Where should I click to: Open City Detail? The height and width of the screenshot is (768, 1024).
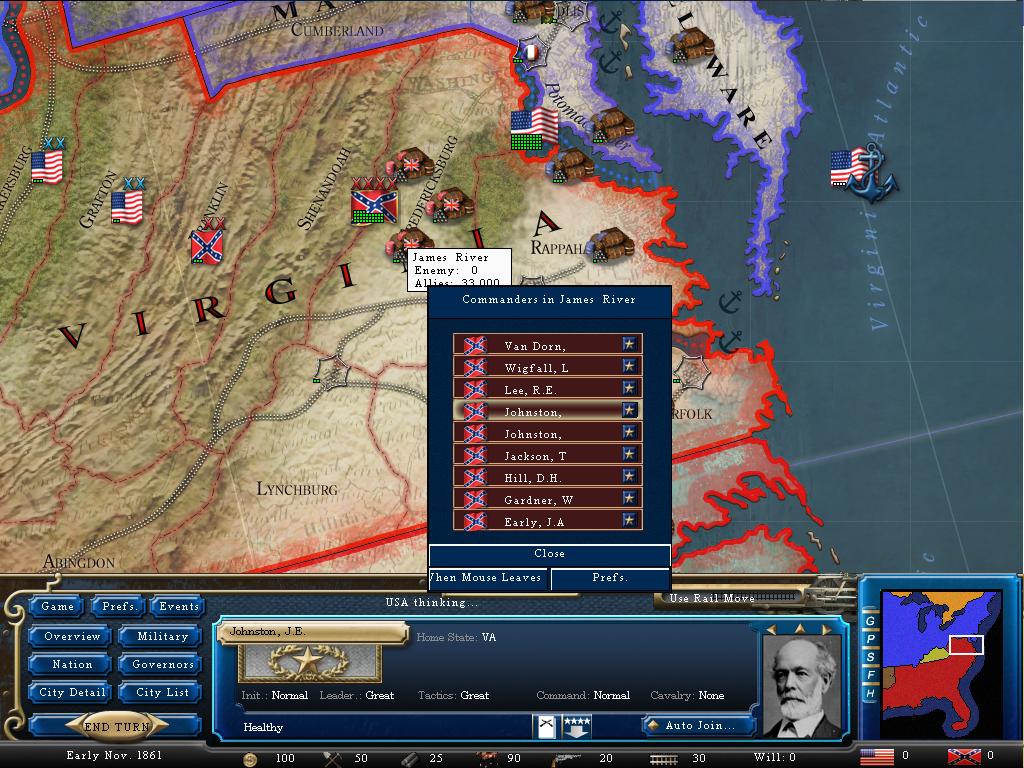(72, 693)
